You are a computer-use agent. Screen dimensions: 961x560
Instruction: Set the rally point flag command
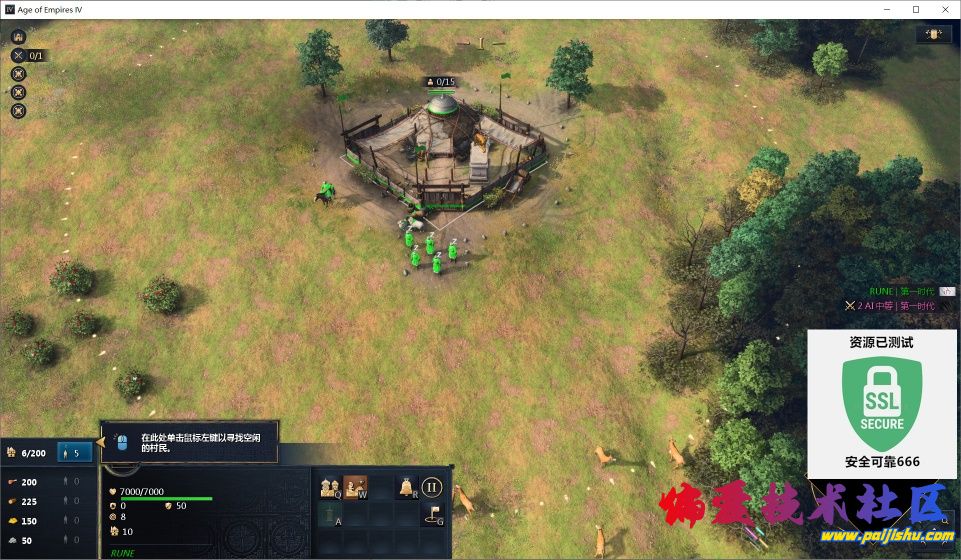tap(432, 514)
